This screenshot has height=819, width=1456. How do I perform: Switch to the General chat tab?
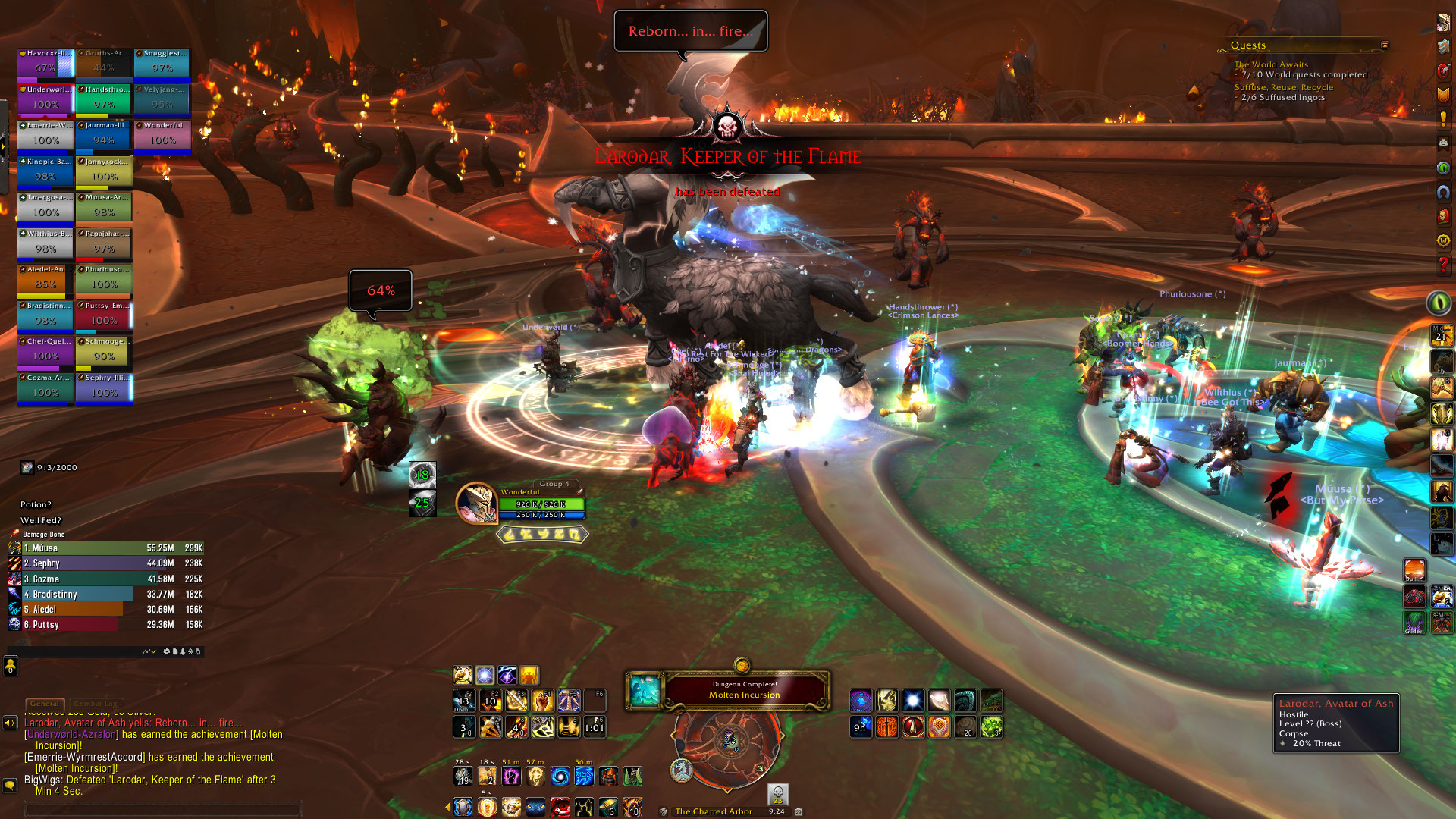coord(45,704)
